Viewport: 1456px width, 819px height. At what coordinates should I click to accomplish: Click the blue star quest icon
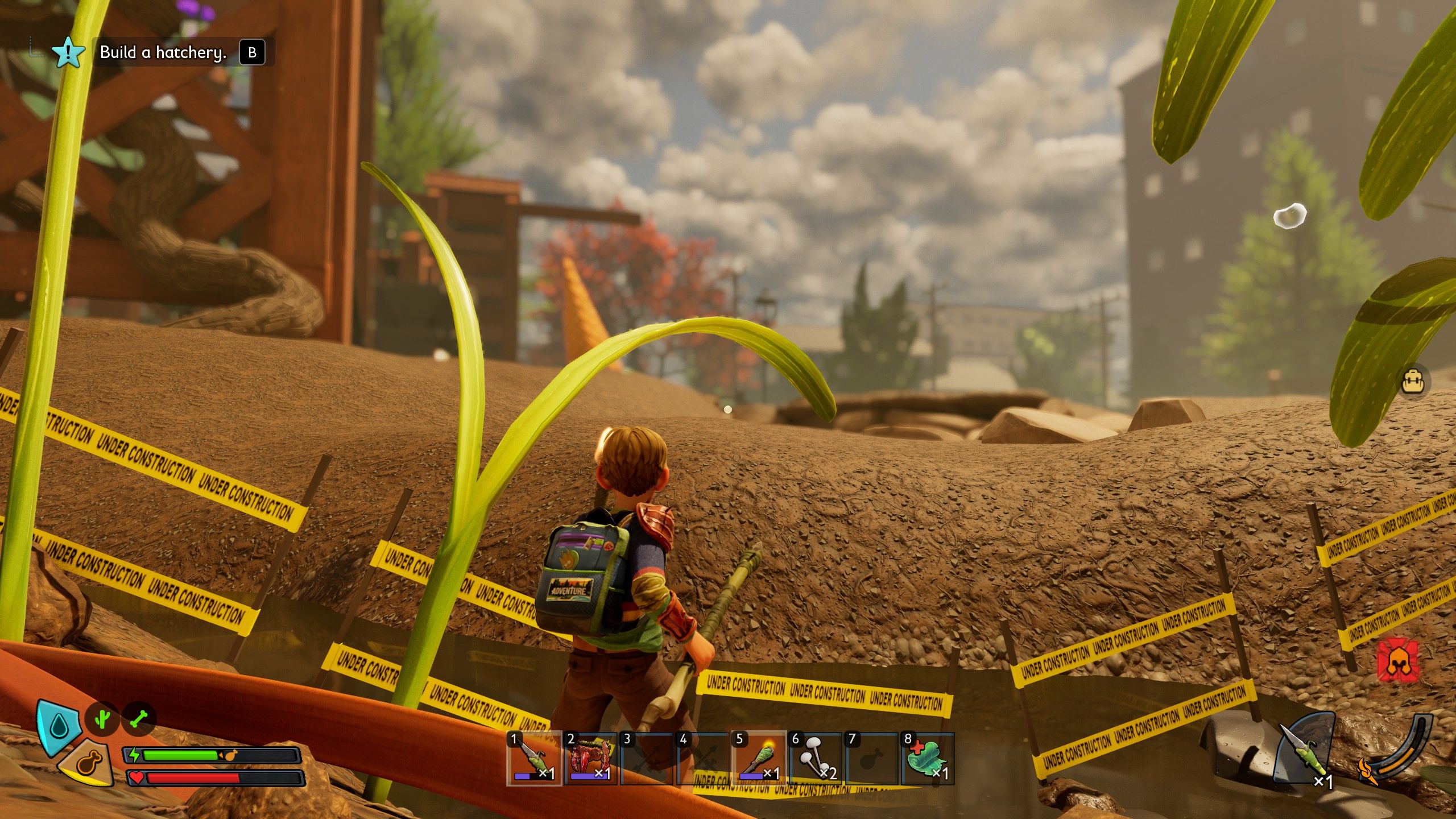[x=68, y=52]
